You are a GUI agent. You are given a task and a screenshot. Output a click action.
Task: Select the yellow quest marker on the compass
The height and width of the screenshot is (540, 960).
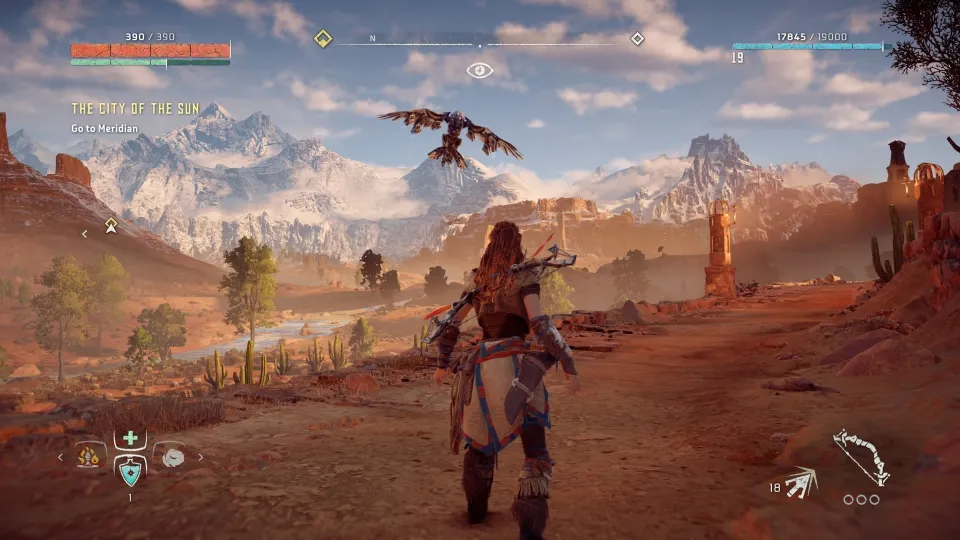point(323,39)
